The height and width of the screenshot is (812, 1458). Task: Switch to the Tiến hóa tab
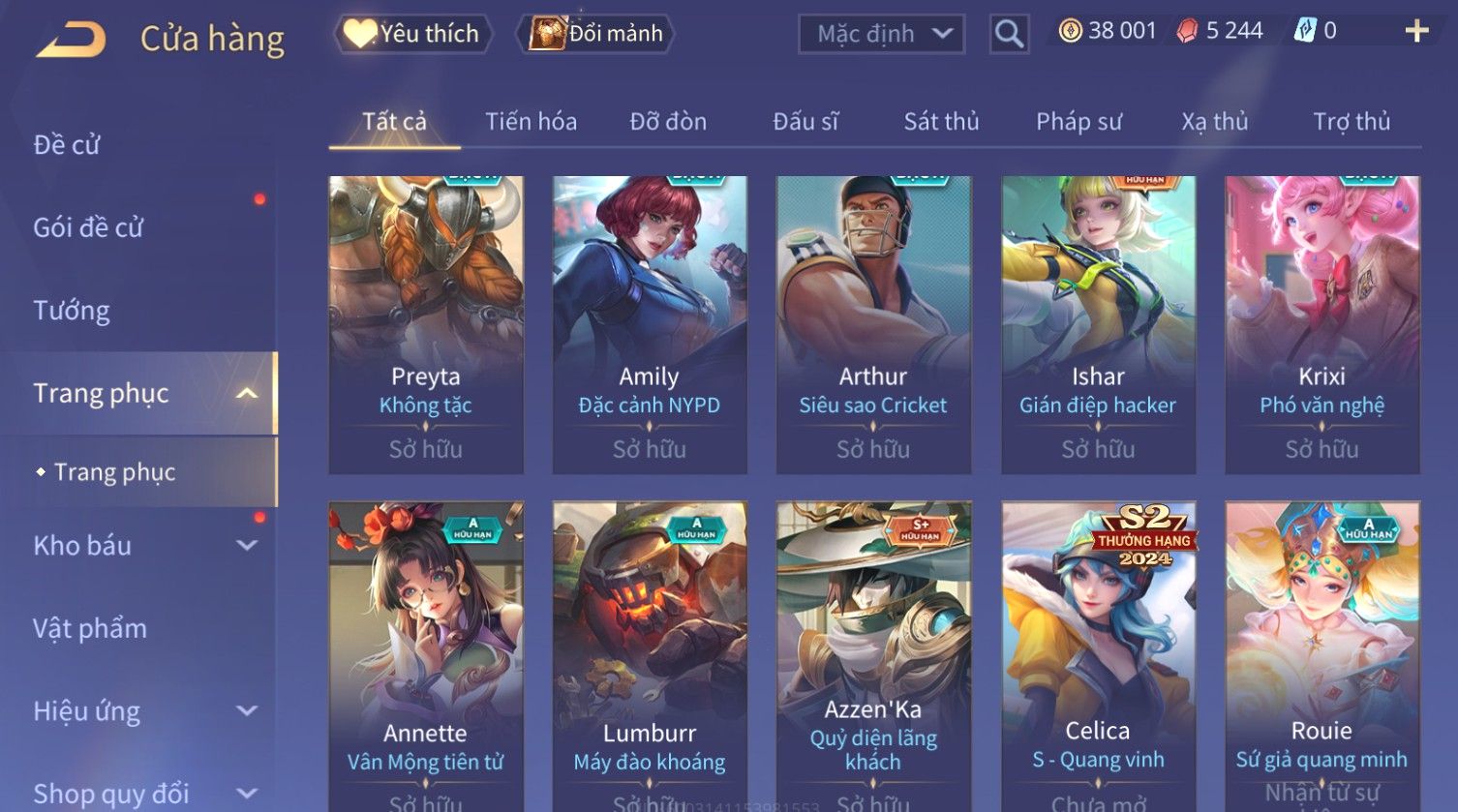click(531, 122)
